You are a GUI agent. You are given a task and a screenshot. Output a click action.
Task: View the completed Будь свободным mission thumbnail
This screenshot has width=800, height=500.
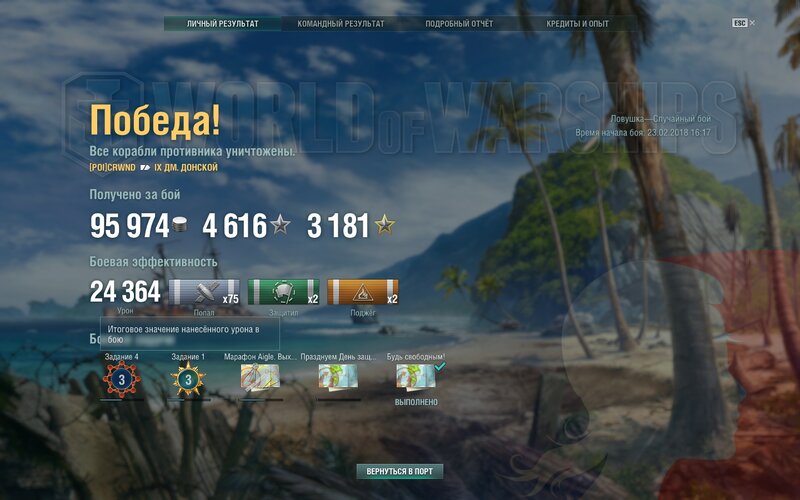(416, 376)
